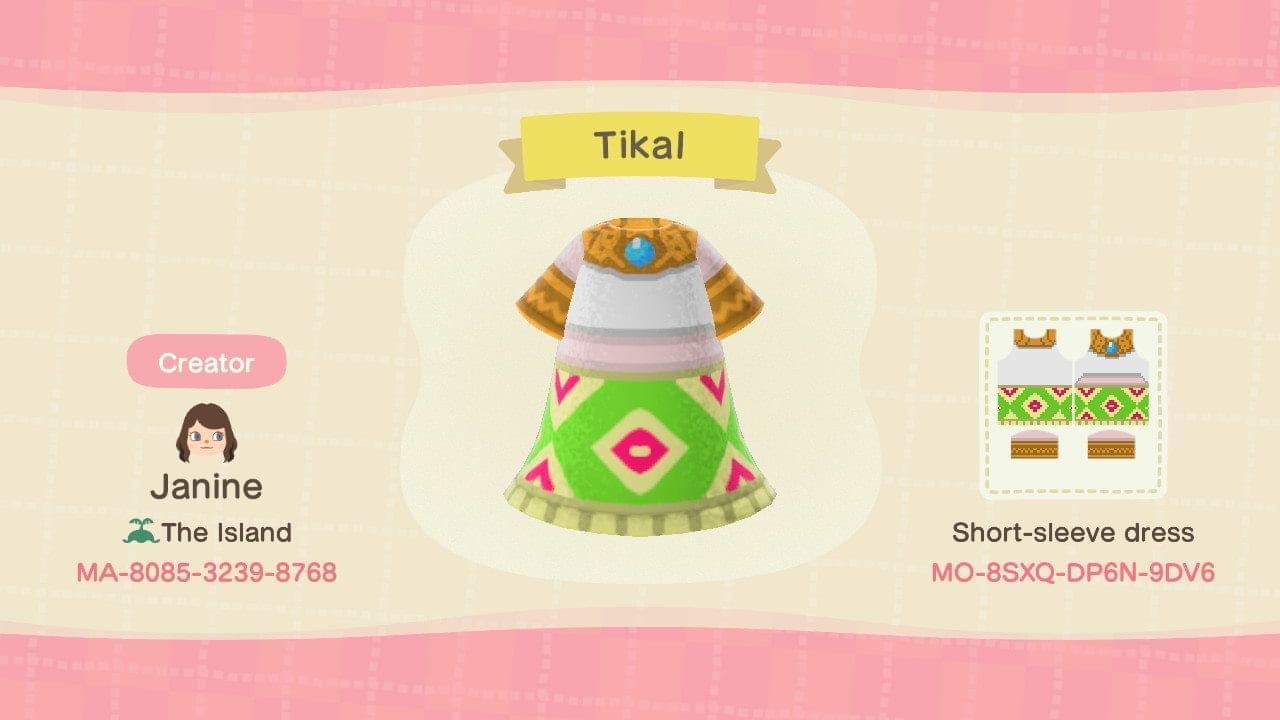Click the design code MO-8SXQ-DP6N-9DV6

click(x=1075, y=572)
